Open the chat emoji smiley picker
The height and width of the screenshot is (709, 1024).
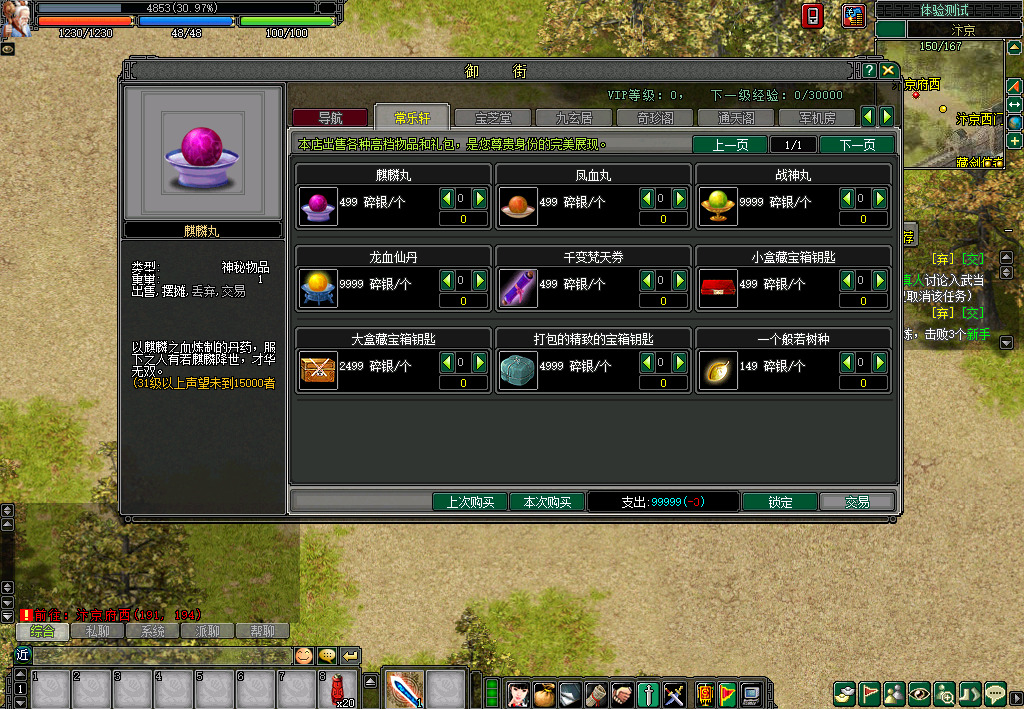pyautogui.click(x=303, y=656)
